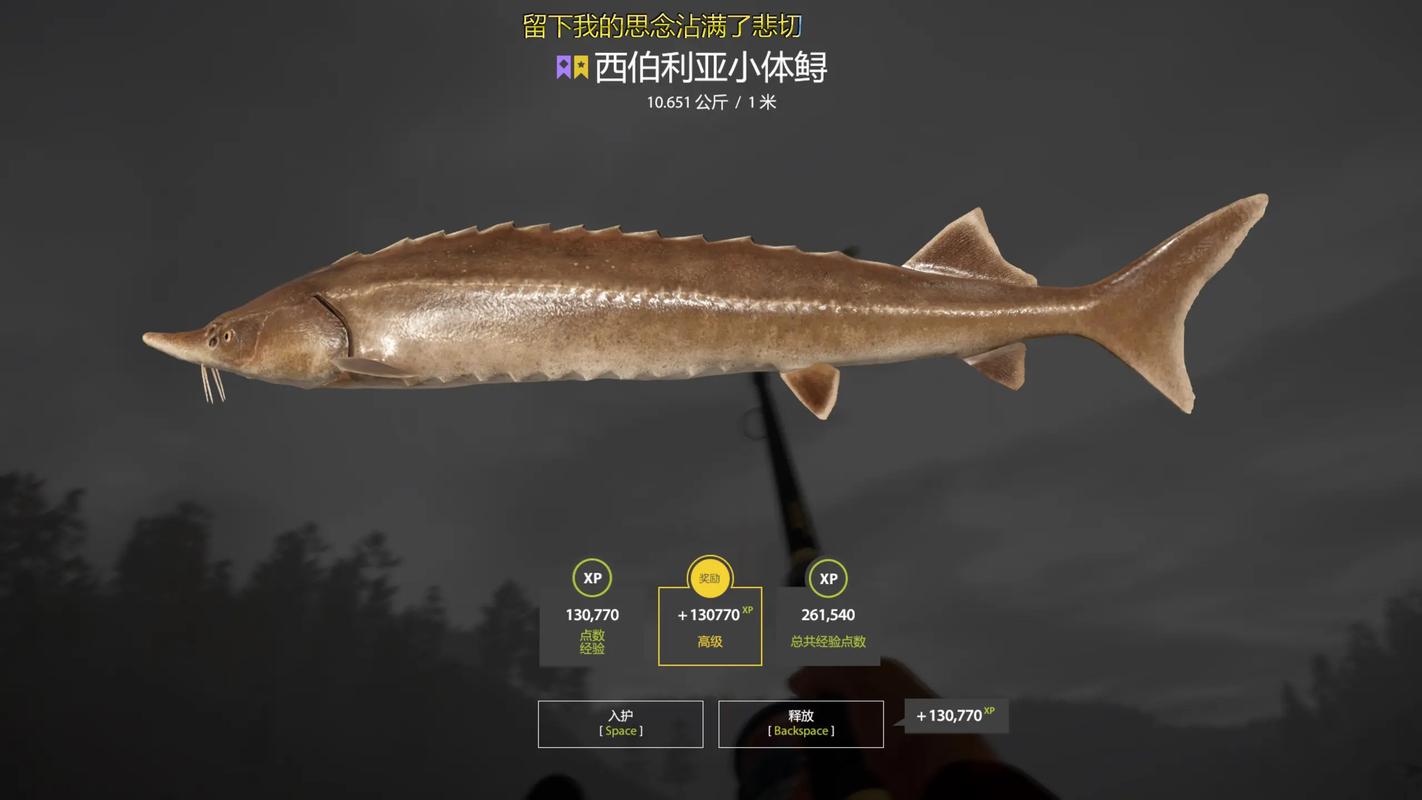1422x800 pixels.
Task: Keep the fish with the 入护 button
Action: click(620, 723)
